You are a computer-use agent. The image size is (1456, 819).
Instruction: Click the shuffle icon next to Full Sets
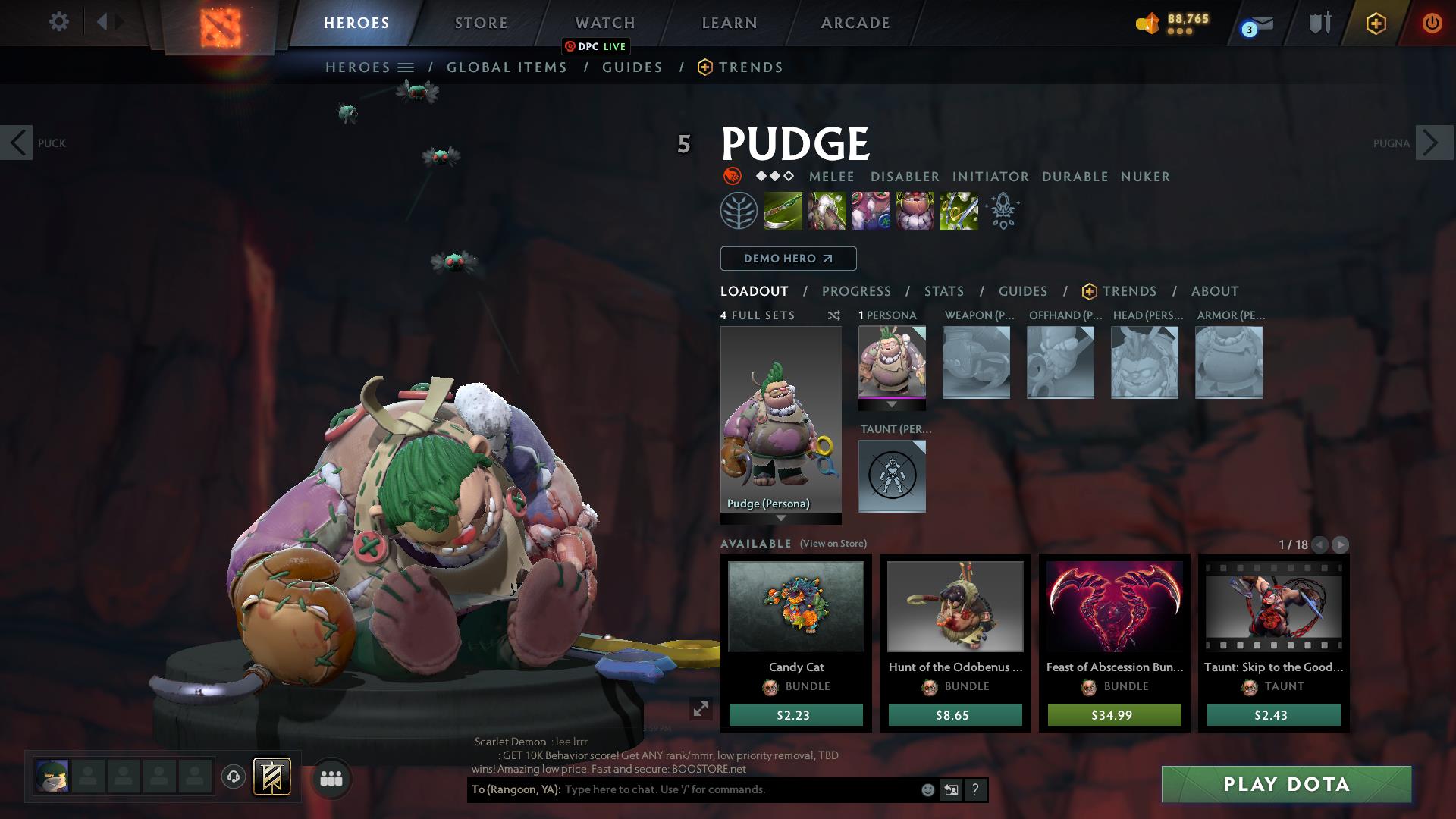[833, 315]
